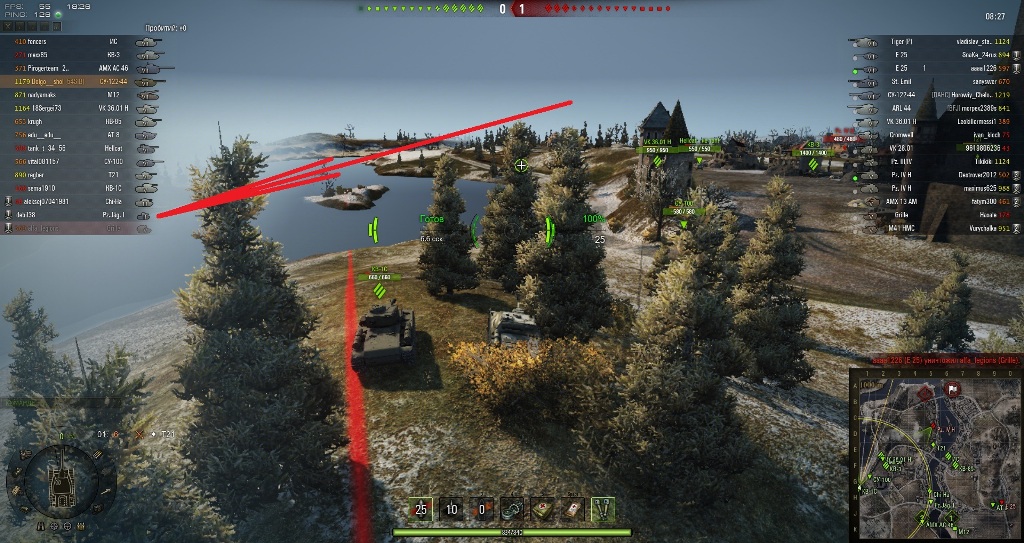
Task: Use the first aid kit consumable
Action: point(542,509)
